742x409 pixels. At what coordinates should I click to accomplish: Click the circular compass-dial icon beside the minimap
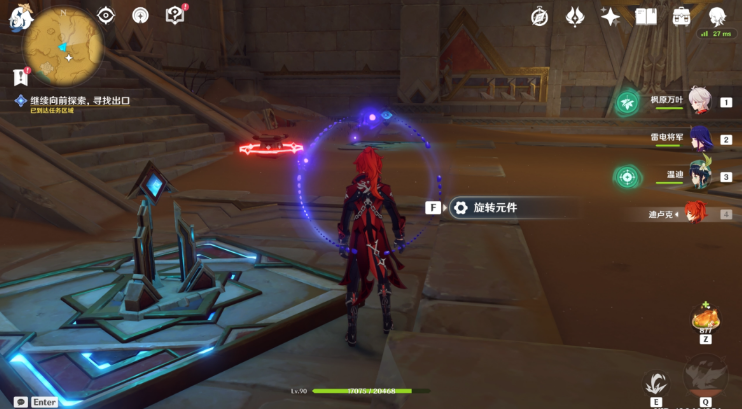click(x=140, y=15)
